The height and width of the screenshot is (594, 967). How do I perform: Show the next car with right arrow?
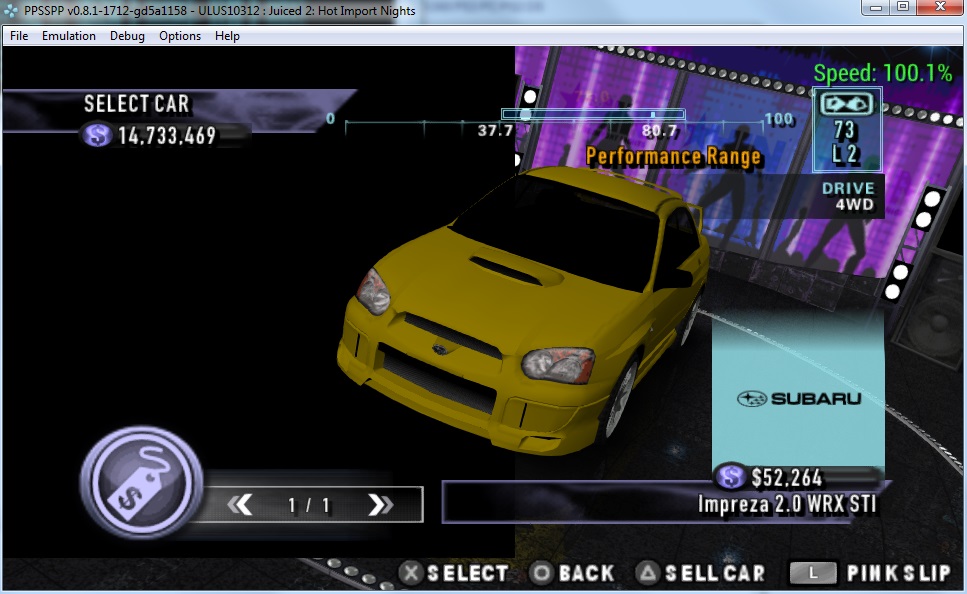[x=380, y=505]
